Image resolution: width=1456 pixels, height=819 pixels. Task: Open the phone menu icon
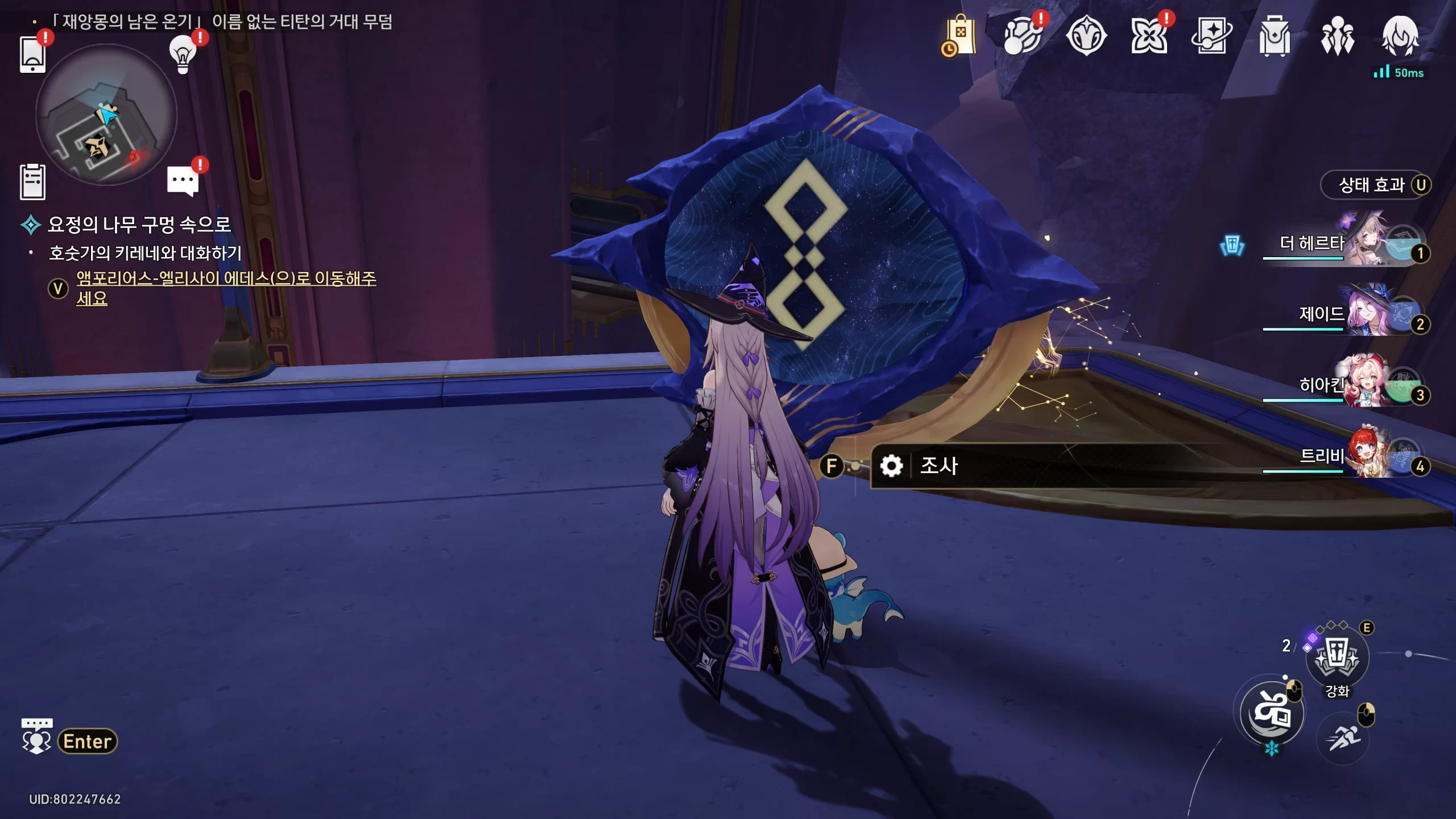[x=32, y=55]
